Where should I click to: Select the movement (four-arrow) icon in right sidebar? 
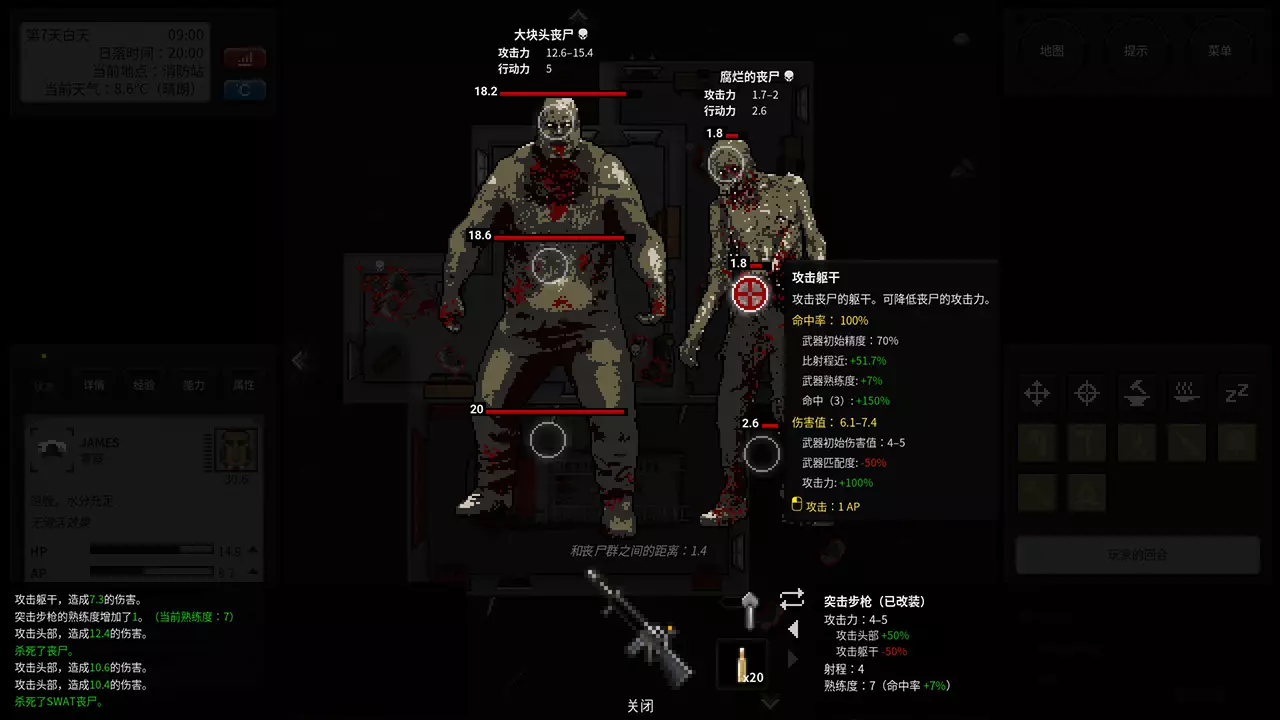tap(1038, 393)
